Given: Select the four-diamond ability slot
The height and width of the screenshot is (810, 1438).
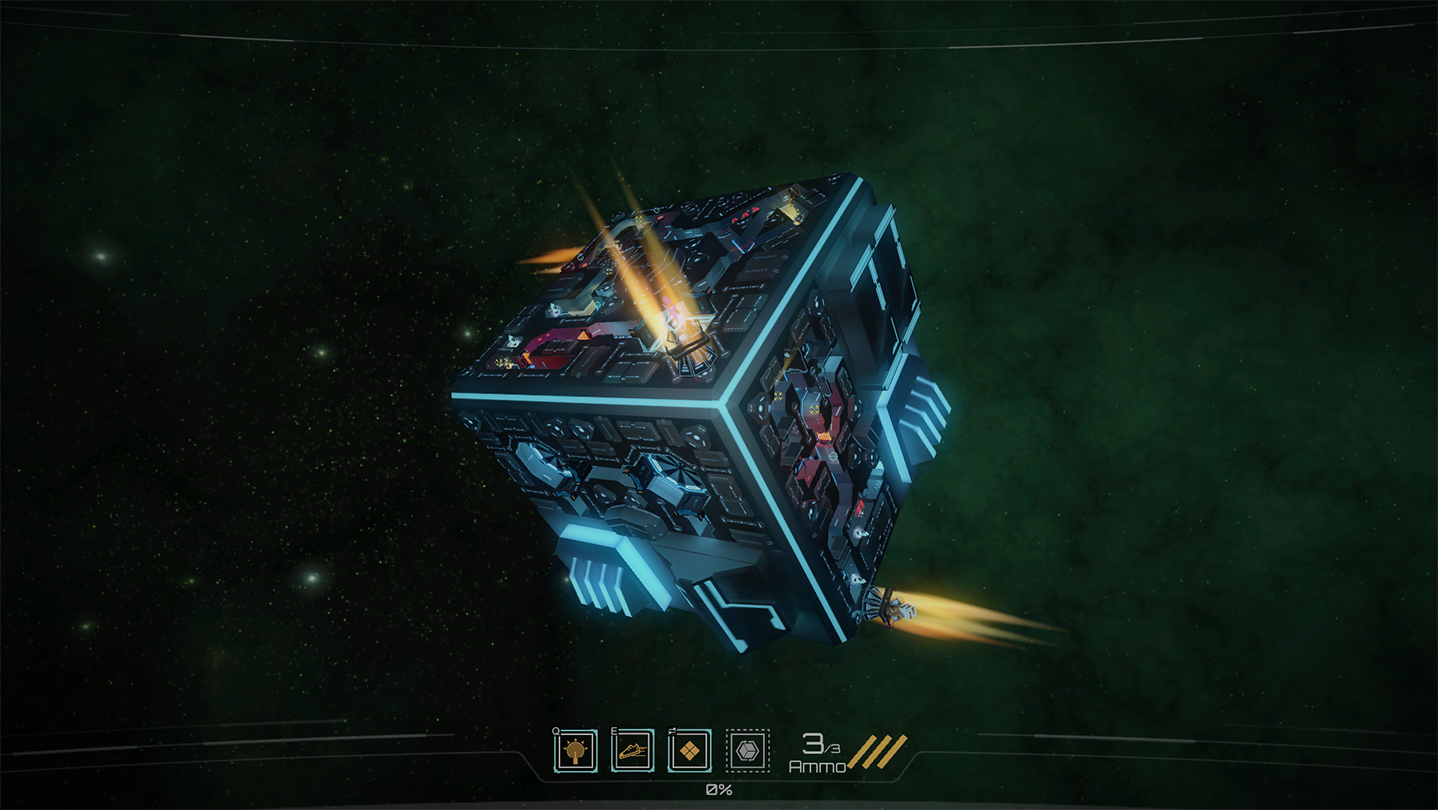Looking at the screenshot, I should pyautogui.click(x=689, y=751).
